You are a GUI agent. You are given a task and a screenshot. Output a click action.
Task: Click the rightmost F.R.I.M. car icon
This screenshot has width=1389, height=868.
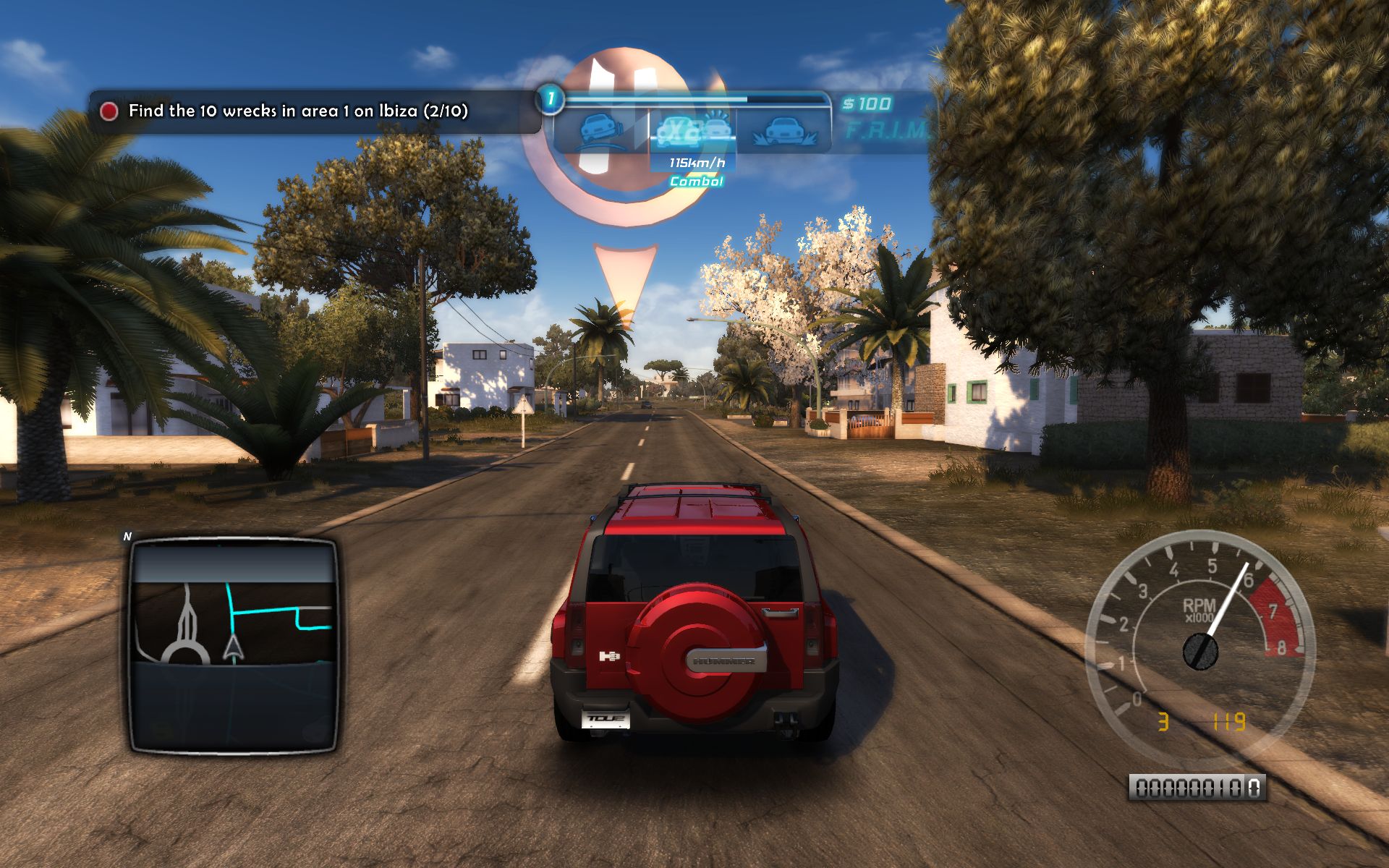click(785, 132)
